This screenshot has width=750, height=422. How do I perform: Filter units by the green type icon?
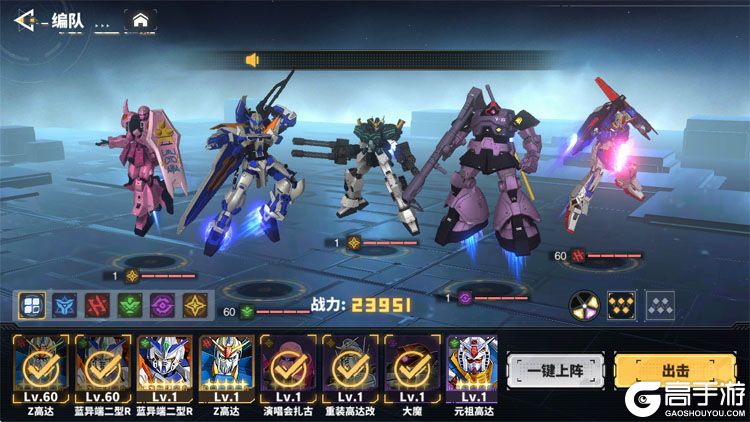click(128, 306)
